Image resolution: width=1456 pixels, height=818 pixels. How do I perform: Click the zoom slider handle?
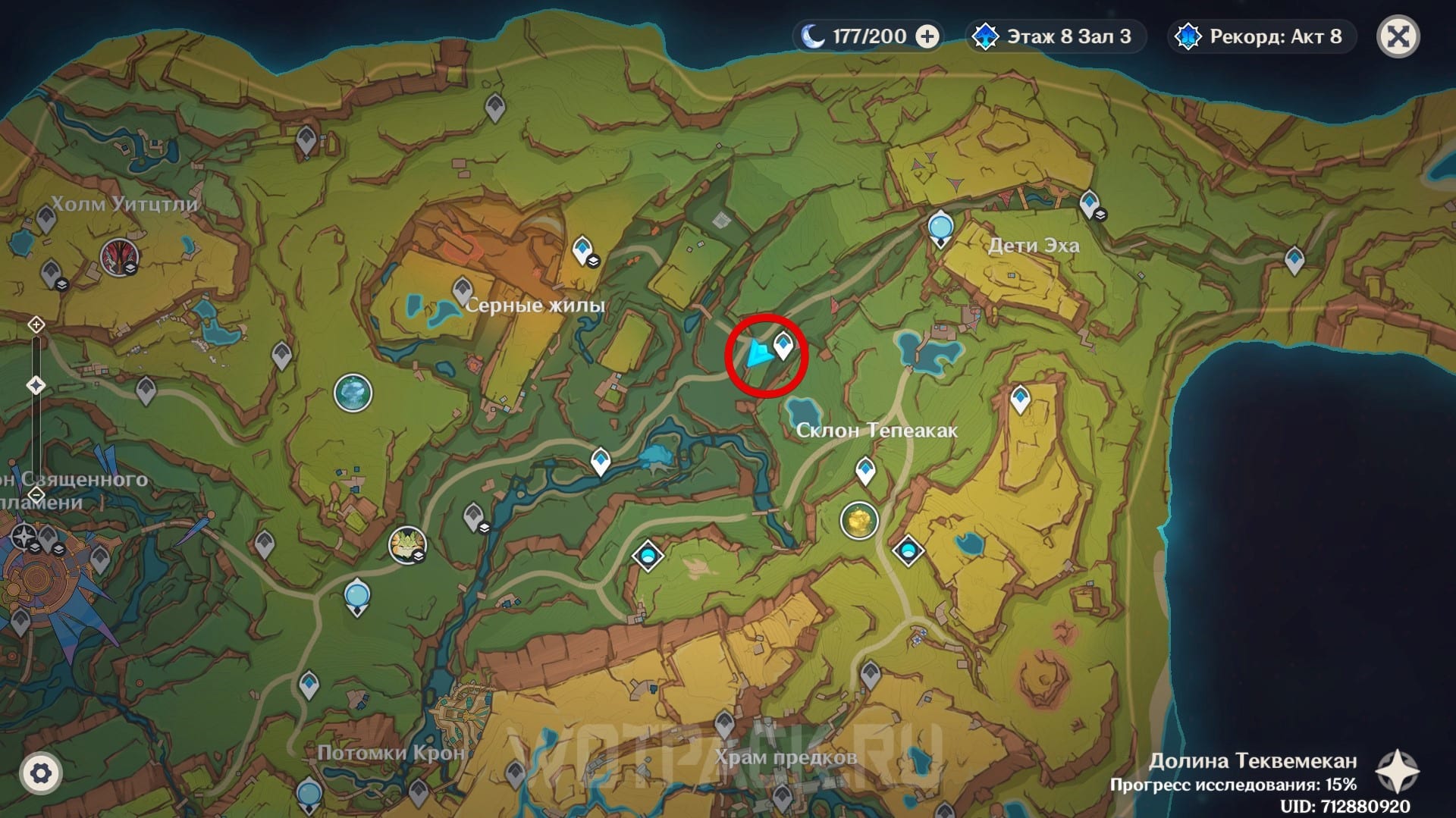(36, 385)
